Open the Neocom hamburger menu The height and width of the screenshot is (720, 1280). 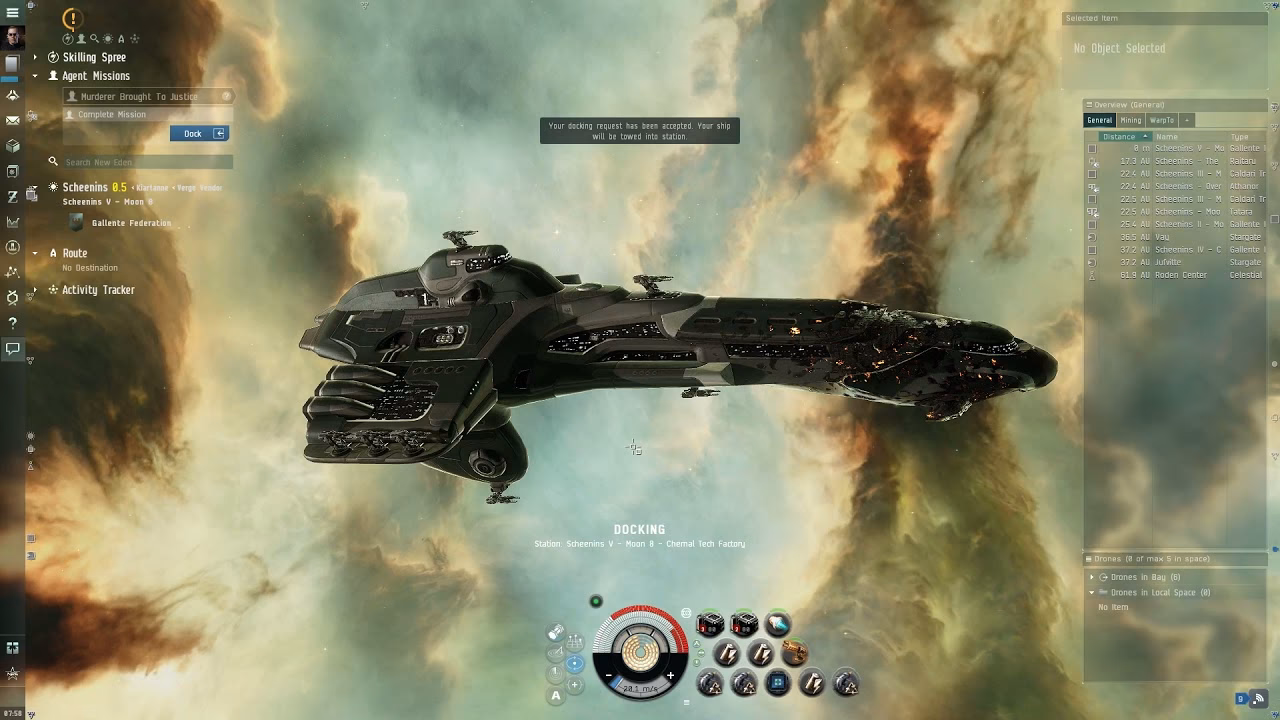pos(14,14)
